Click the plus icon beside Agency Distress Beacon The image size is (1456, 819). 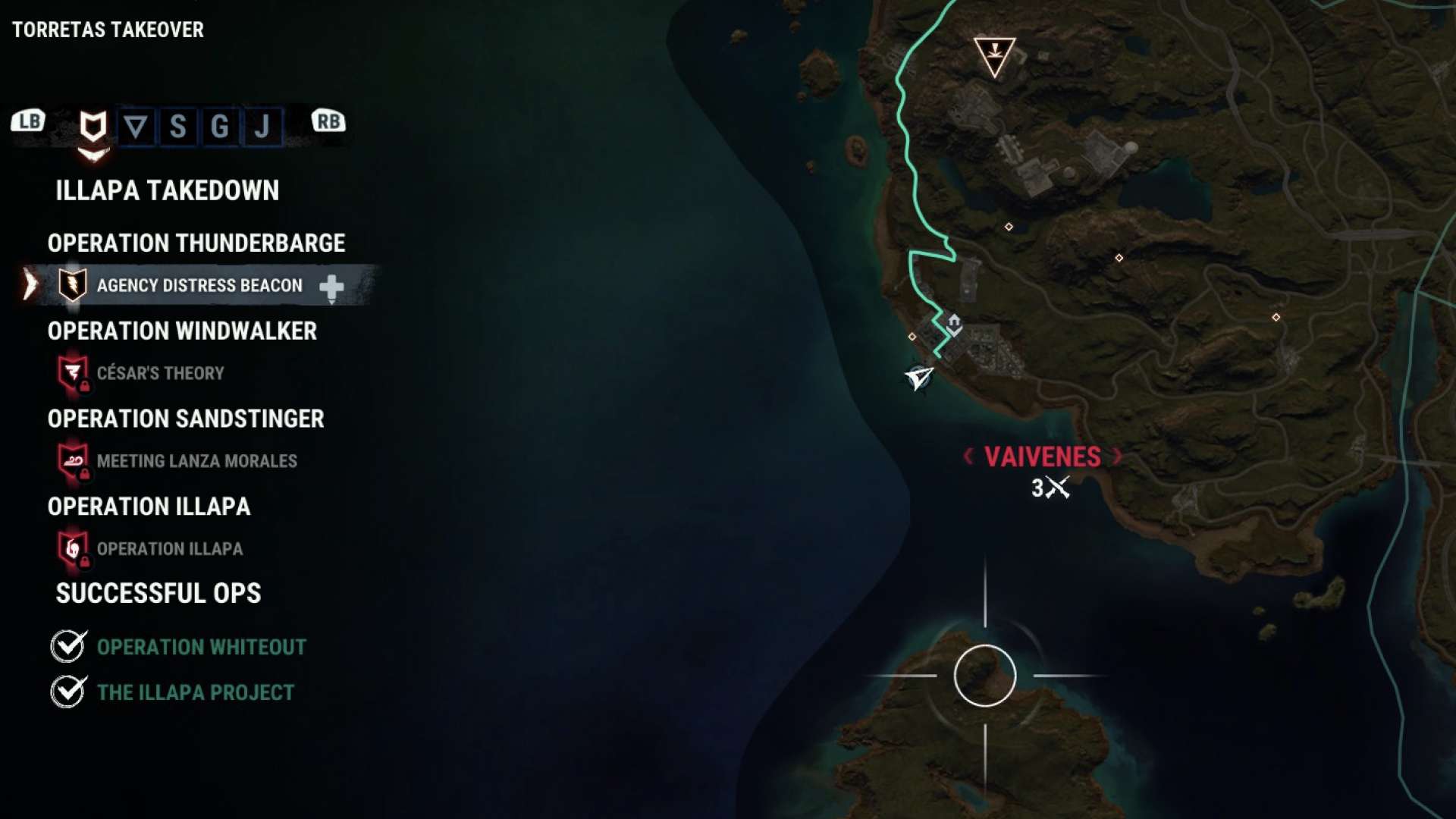point(331,287)
